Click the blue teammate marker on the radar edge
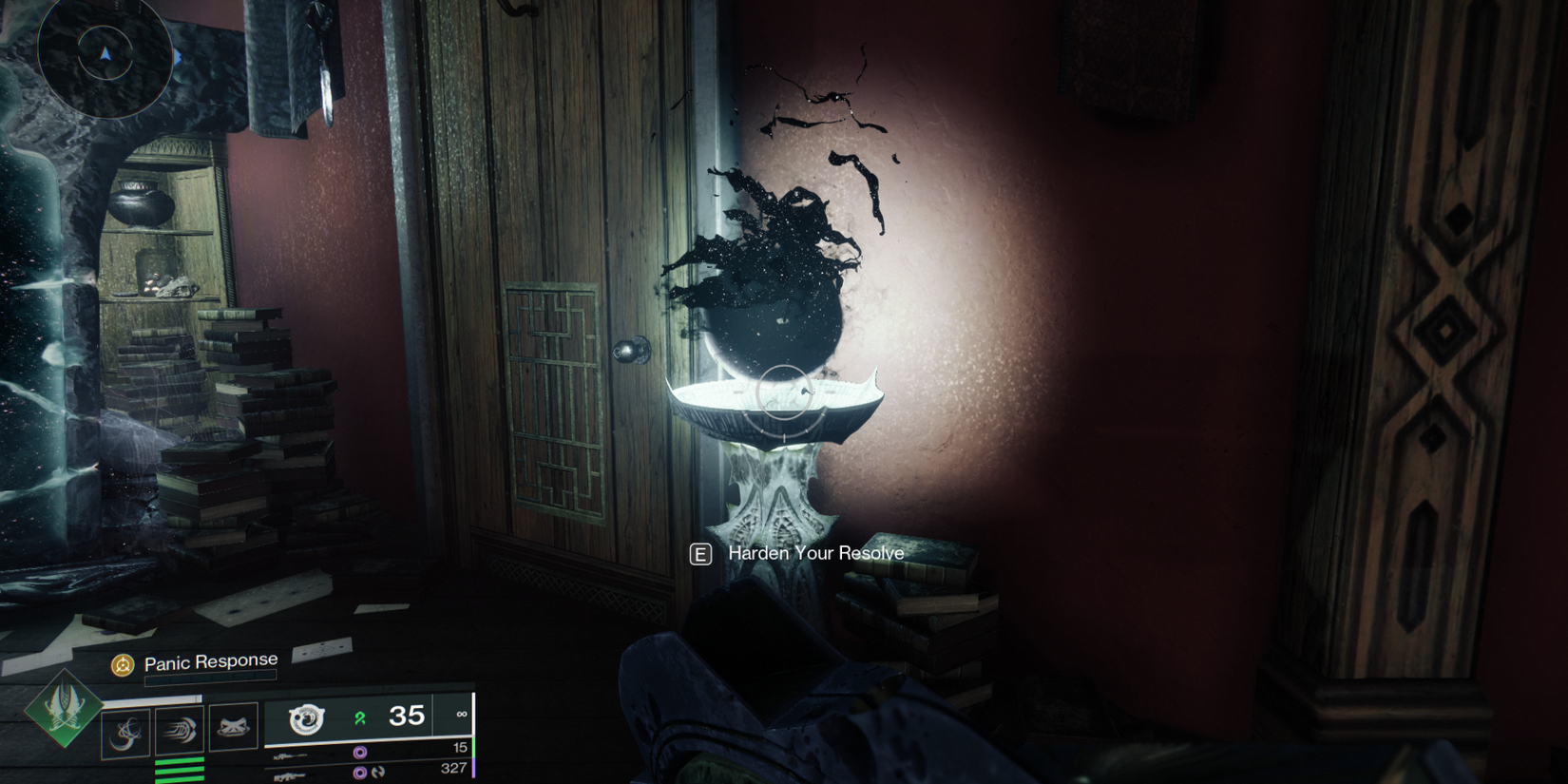The width and height of the screenshot is (1568, 784). (177, 55)
